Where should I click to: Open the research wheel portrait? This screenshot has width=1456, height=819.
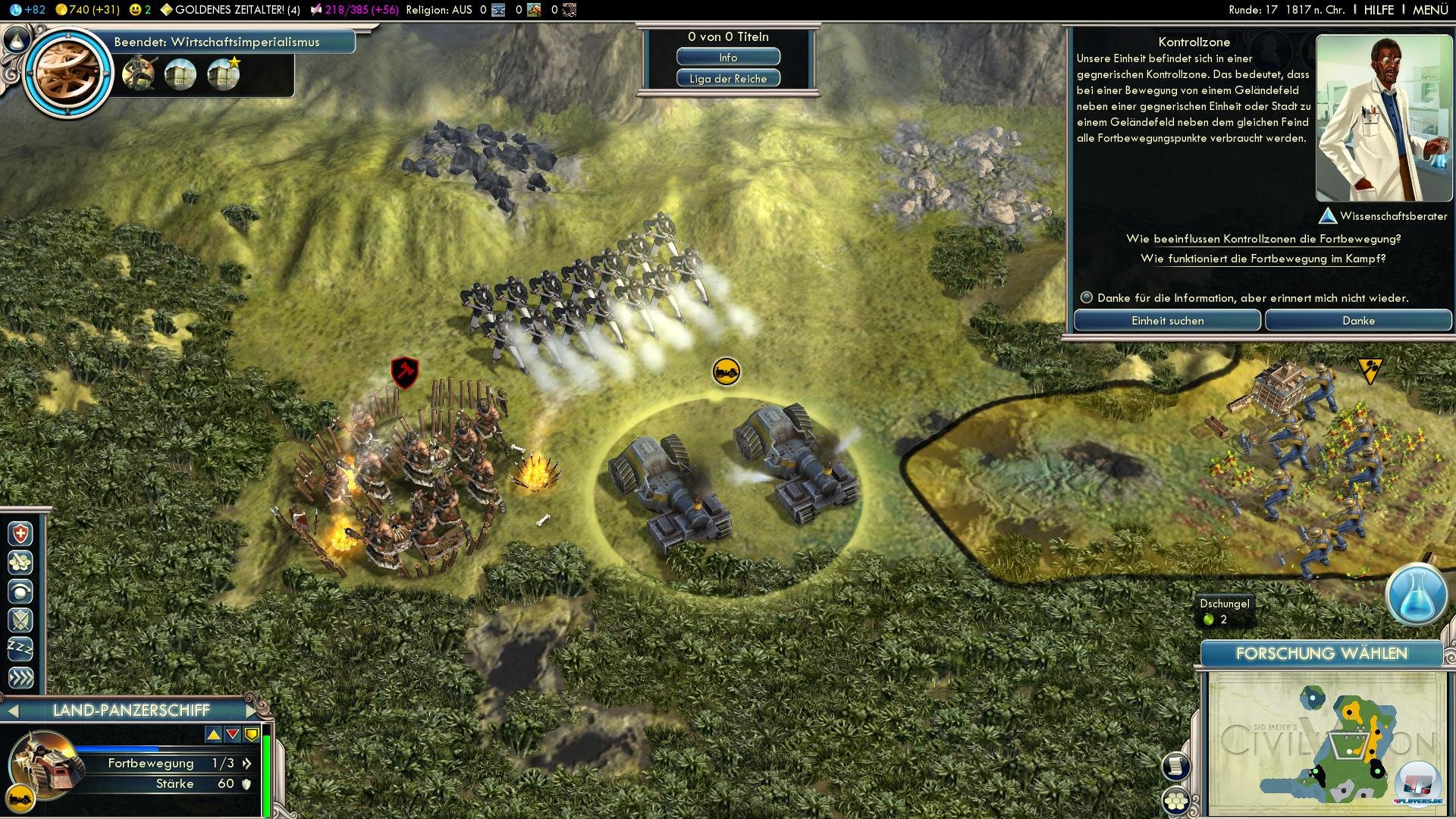(x=68, y=72)
